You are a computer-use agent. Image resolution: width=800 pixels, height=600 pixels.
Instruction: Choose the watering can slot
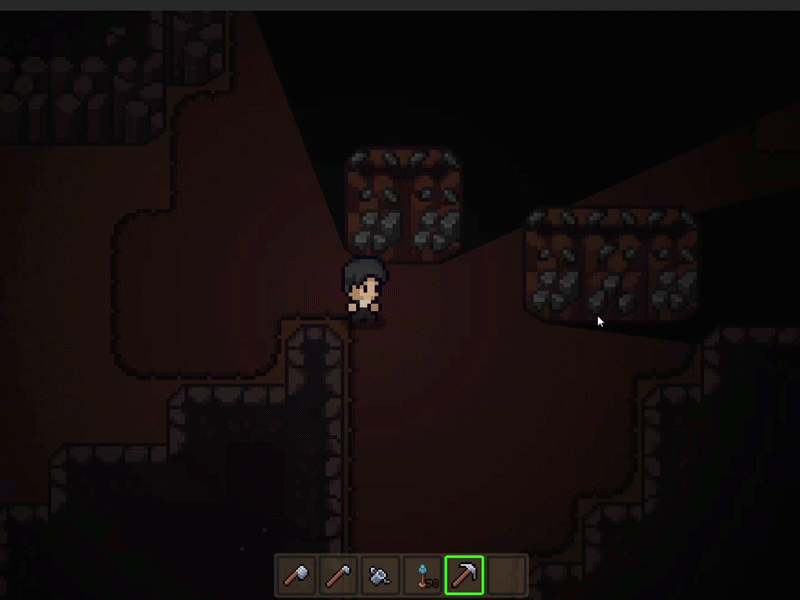[x=380, y=576]
